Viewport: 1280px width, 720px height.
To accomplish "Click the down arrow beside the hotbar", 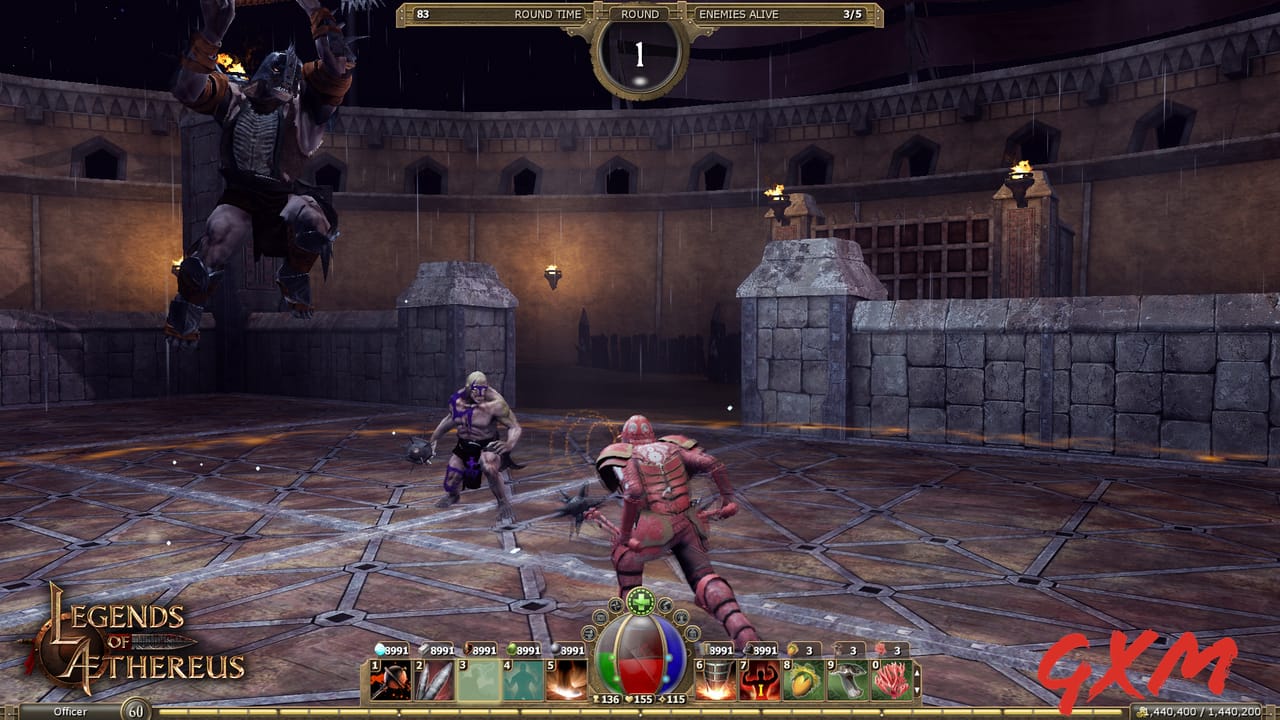I will pos(917,690).
